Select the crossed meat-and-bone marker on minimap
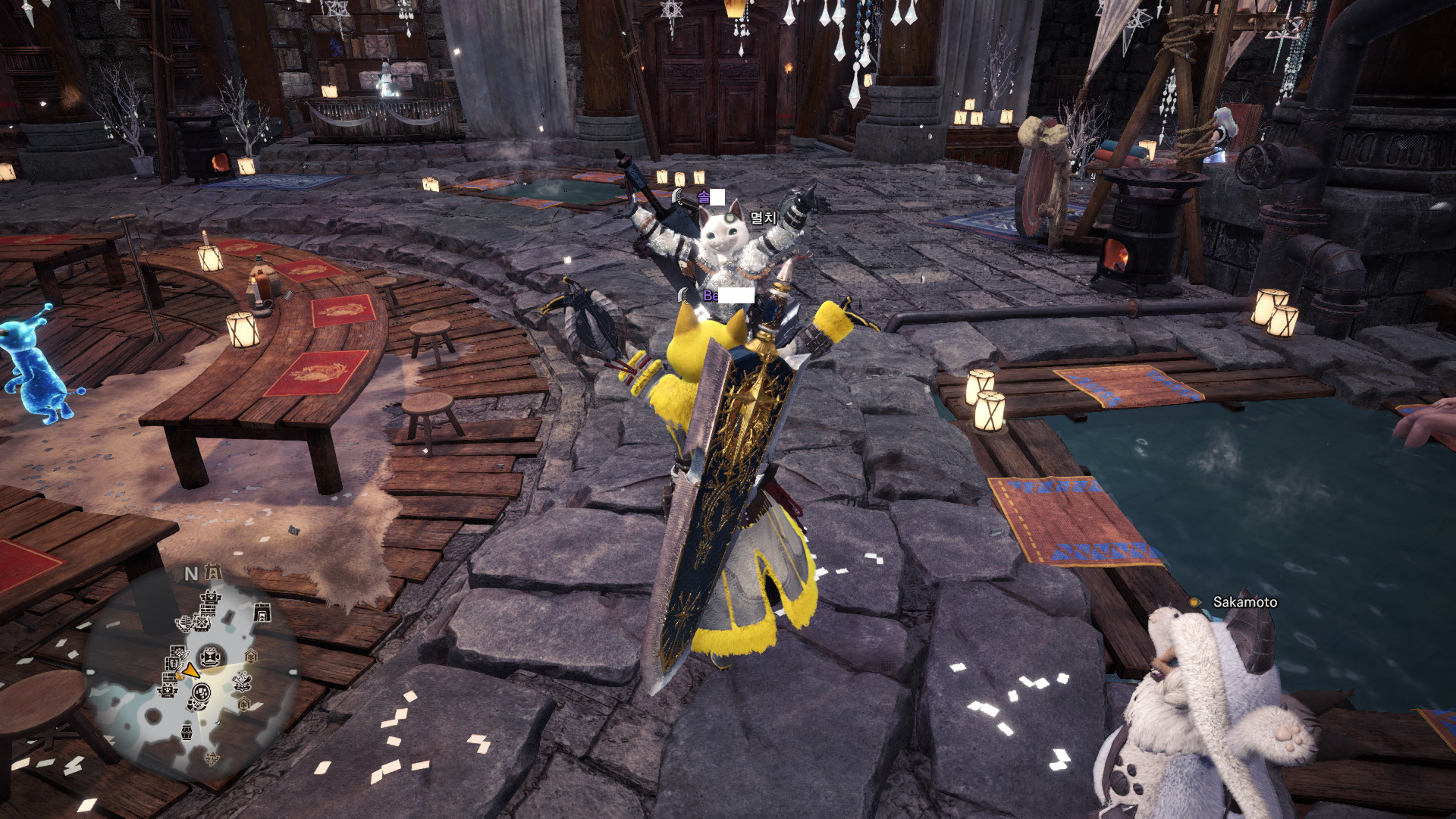 (243, 682)
